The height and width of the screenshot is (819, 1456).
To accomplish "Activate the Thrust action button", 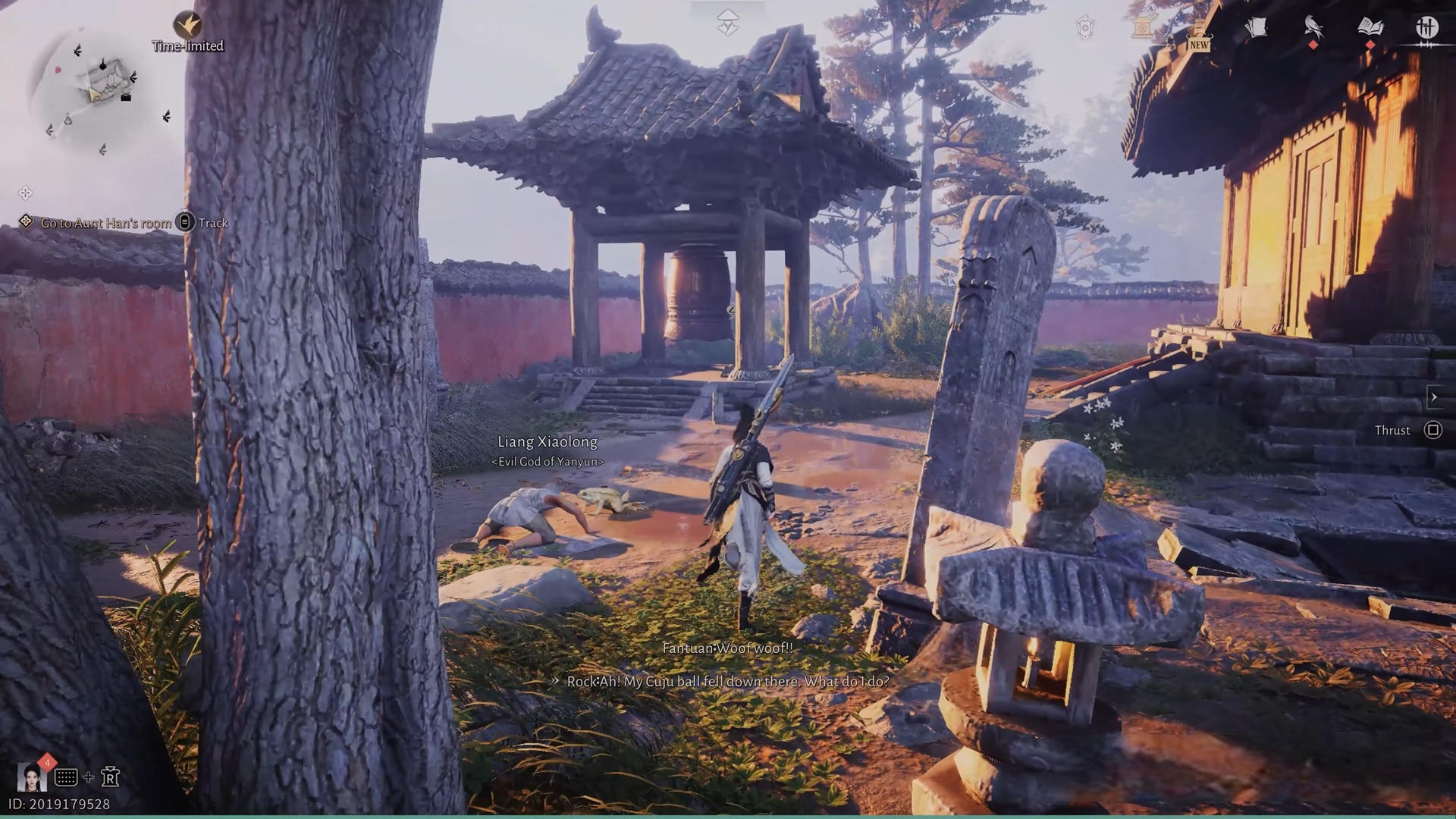I will tap(1432, 430).
